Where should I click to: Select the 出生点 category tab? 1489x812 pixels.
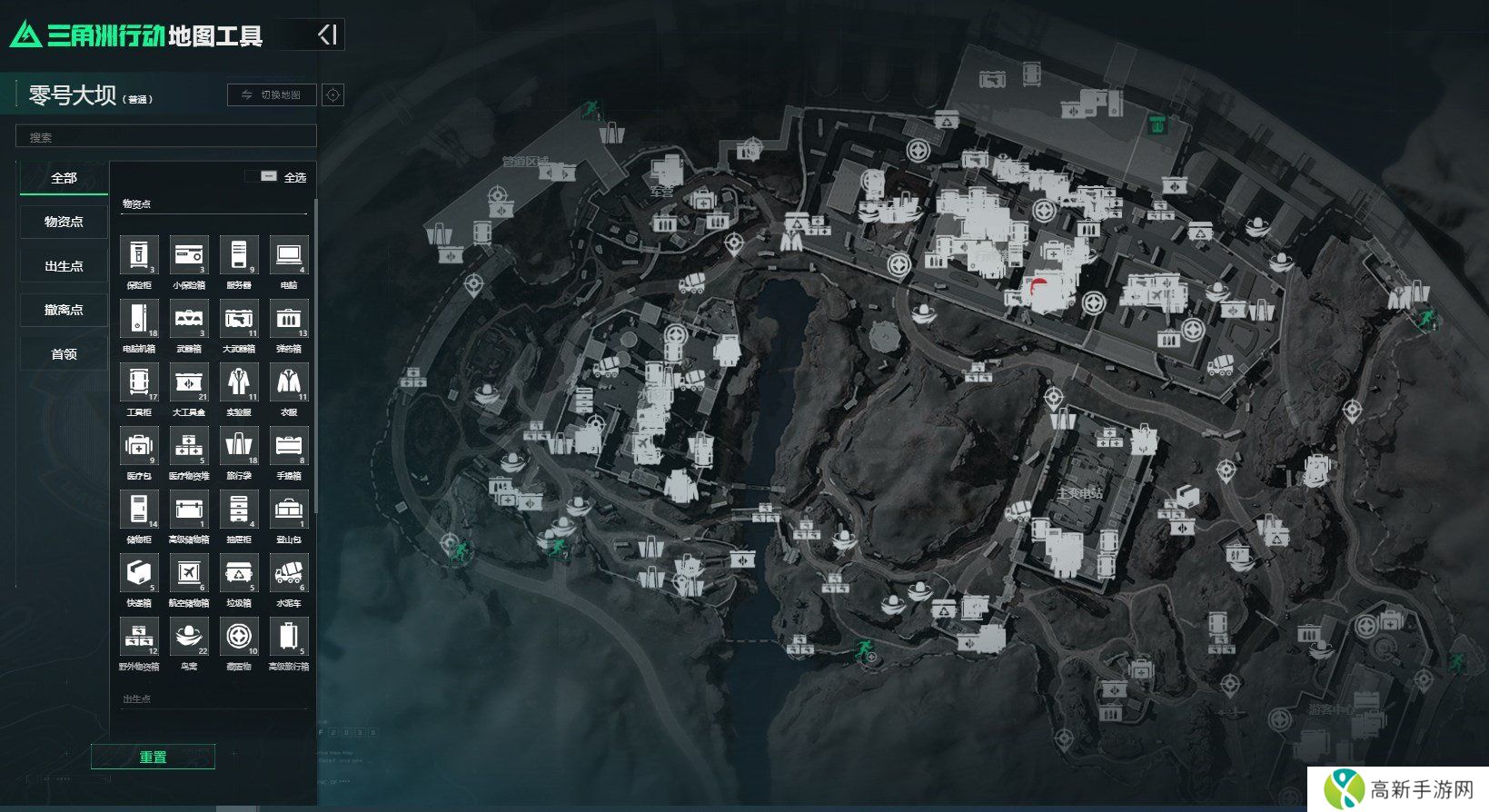pyautogui.click(x=64, y=266)
